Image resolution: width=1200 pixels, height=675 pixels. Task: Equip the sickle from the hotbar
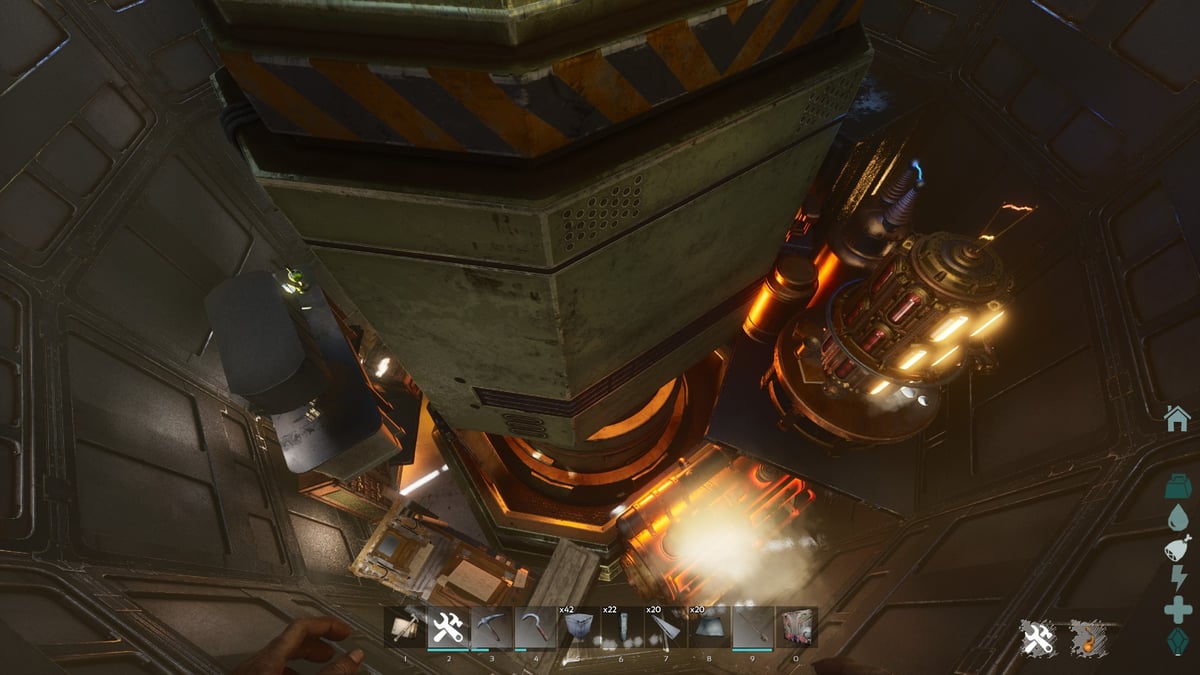536,628
